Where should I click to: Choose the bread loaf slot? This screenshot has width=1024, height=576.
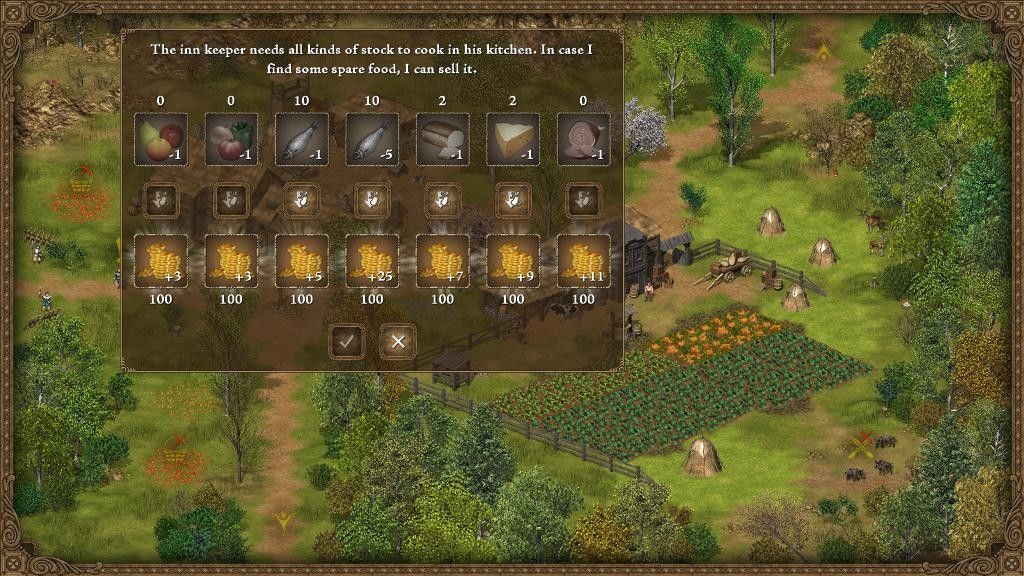coord(443,139)
